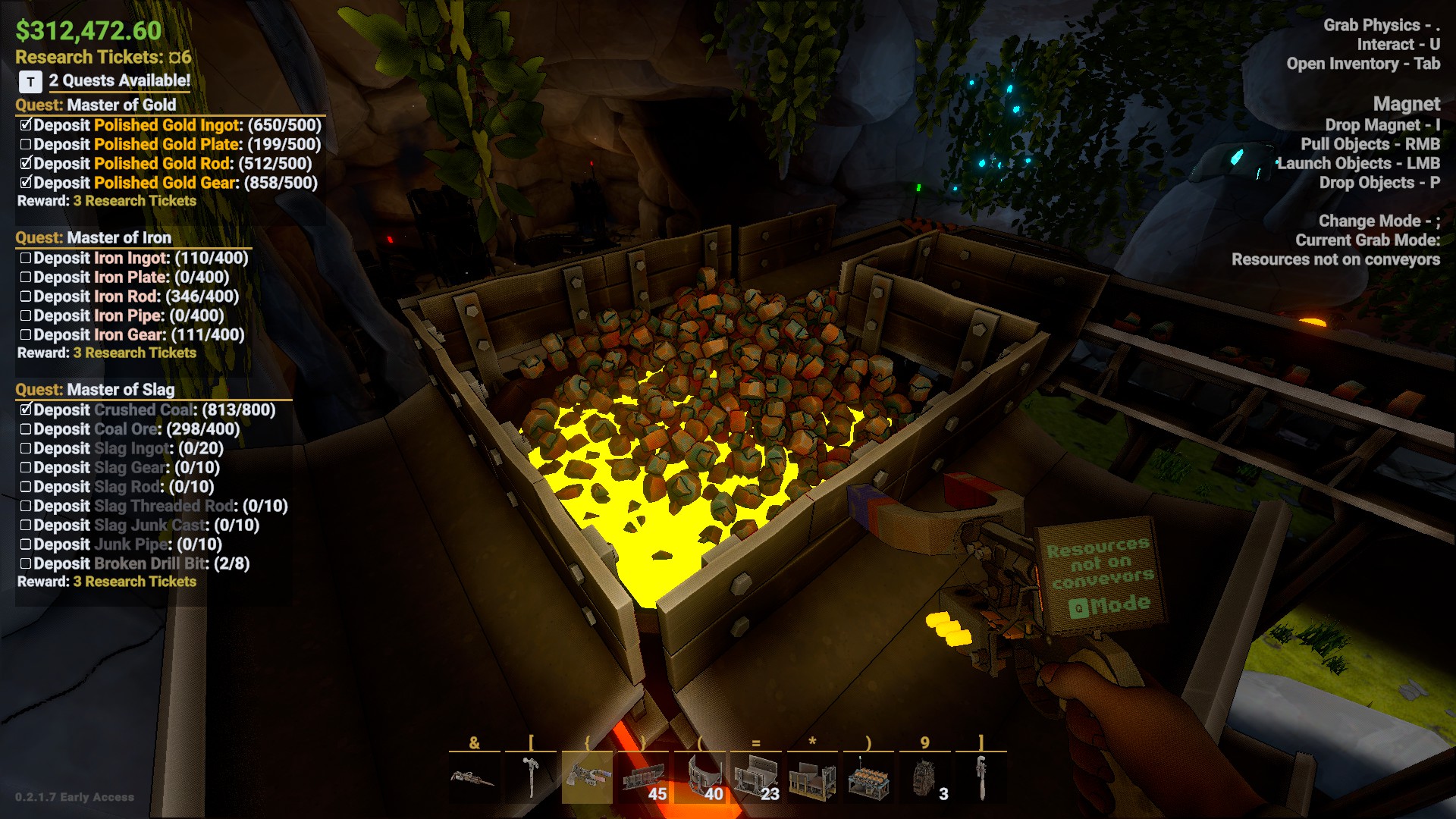This screenshot has width=1456, height=819.
Task: Select the straight conveyor stack of 45
Action: (643, 778)
